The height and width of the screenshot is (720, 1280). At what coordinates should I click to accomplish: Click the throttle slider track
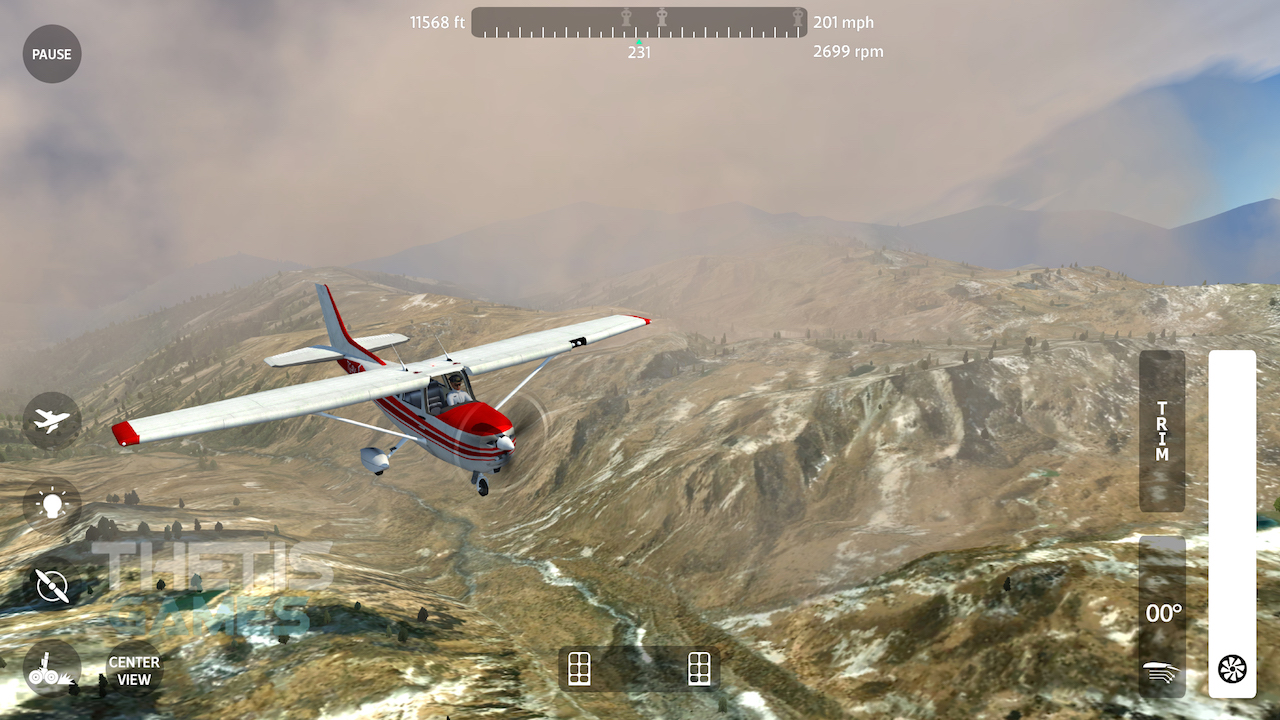tap(1232, 500)
